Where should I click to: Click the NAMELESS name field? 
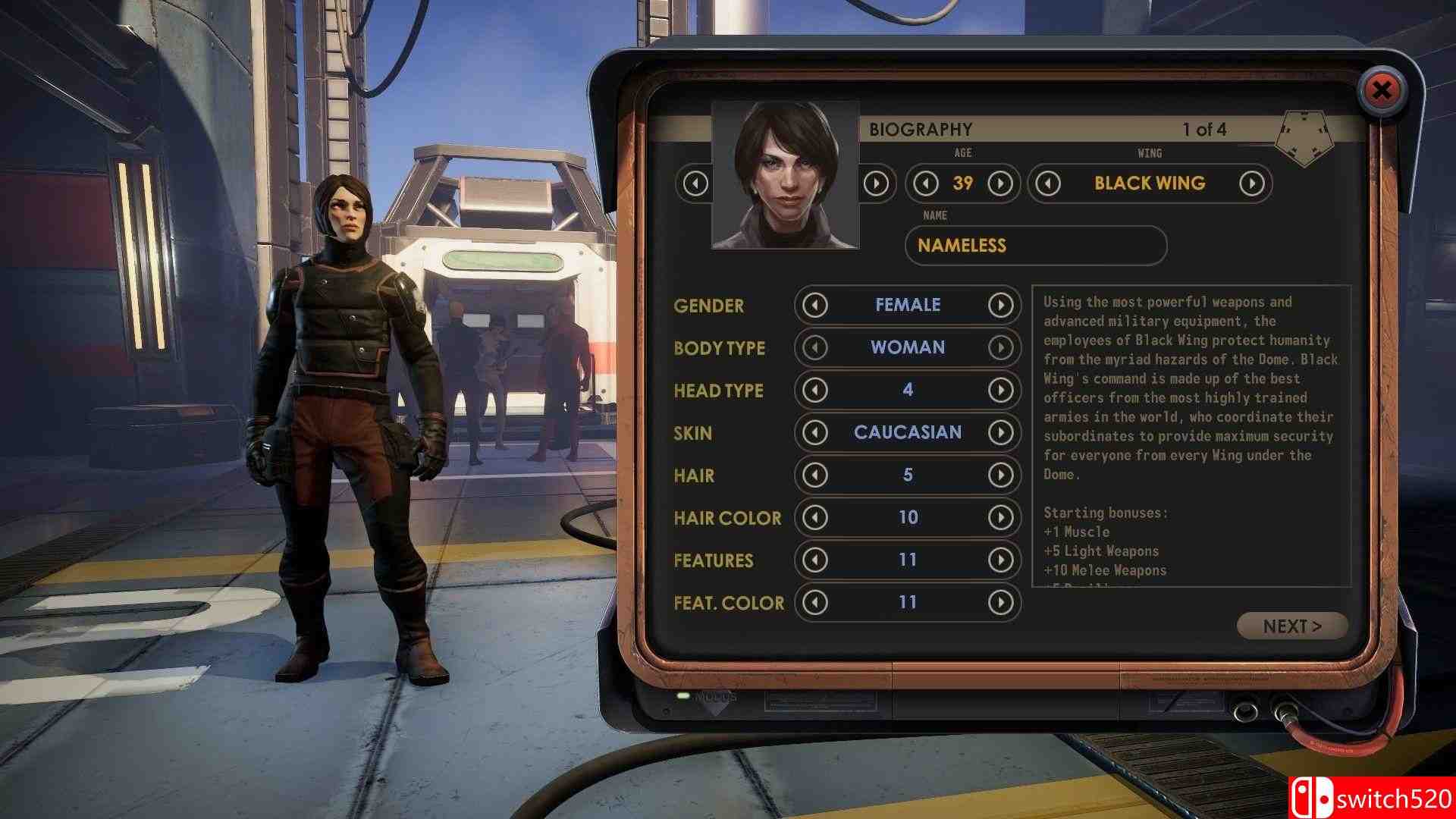pyautogui.click(x=1036, y=246)
